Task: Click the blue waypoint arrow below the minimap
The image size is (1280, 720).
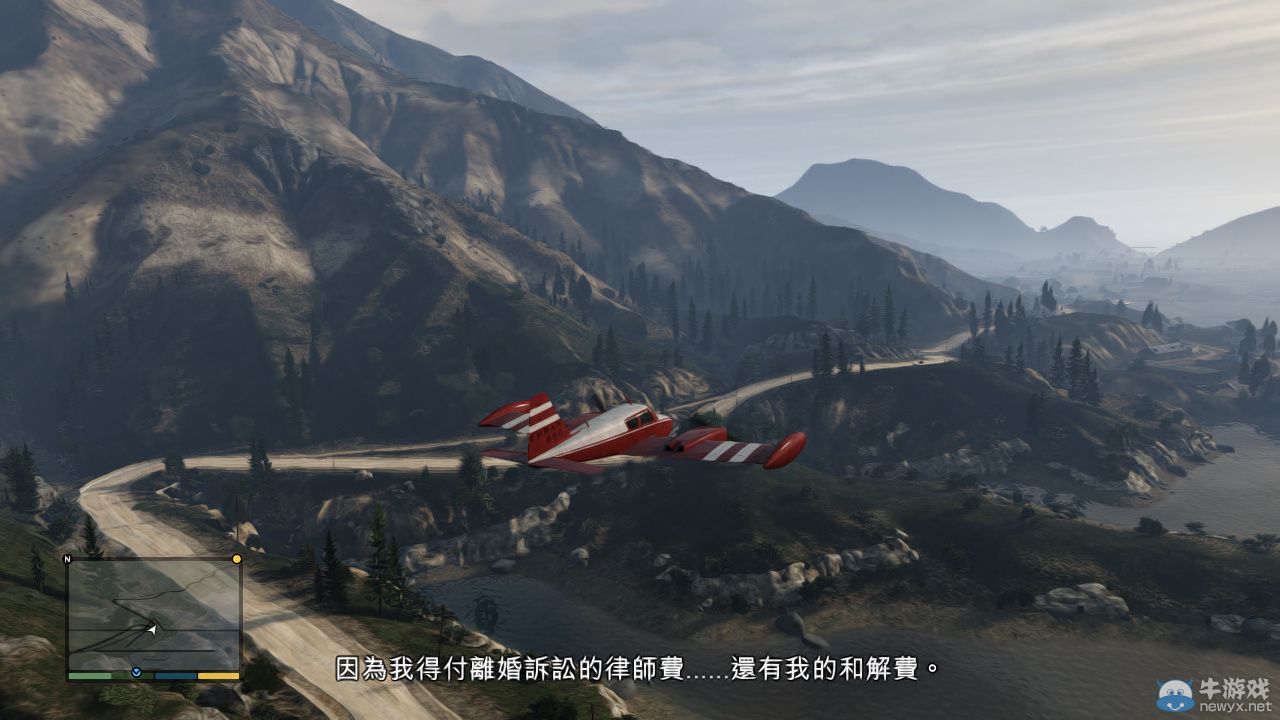Action: pos(136,672)
